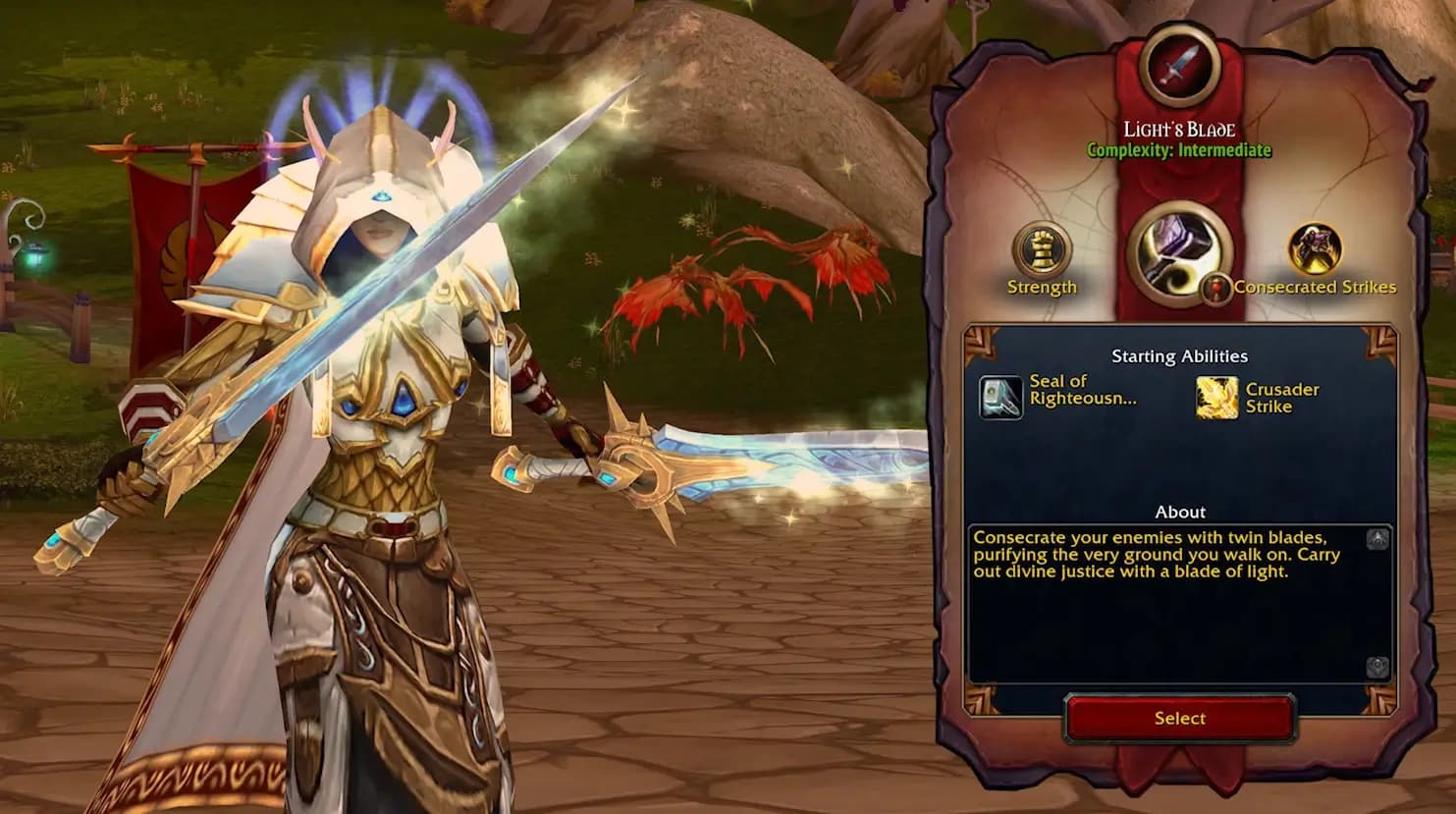Click the central hammer specialization icon
1456x814 pixels.
[1178, 252]
